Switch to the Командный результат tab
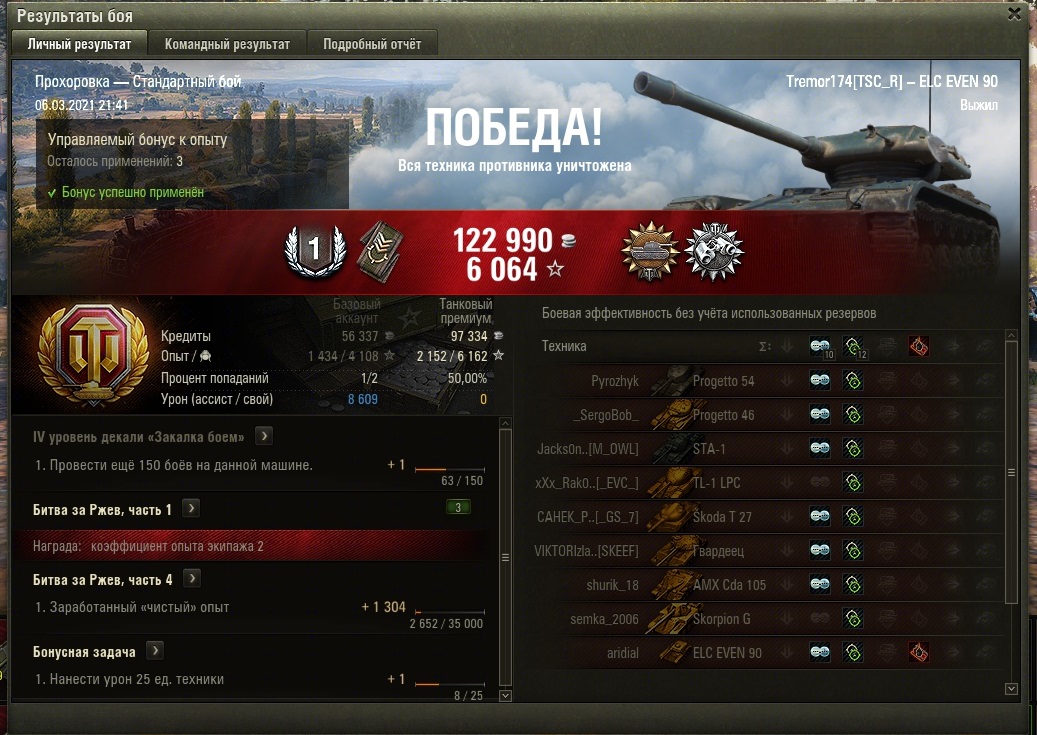 (227, 44)
